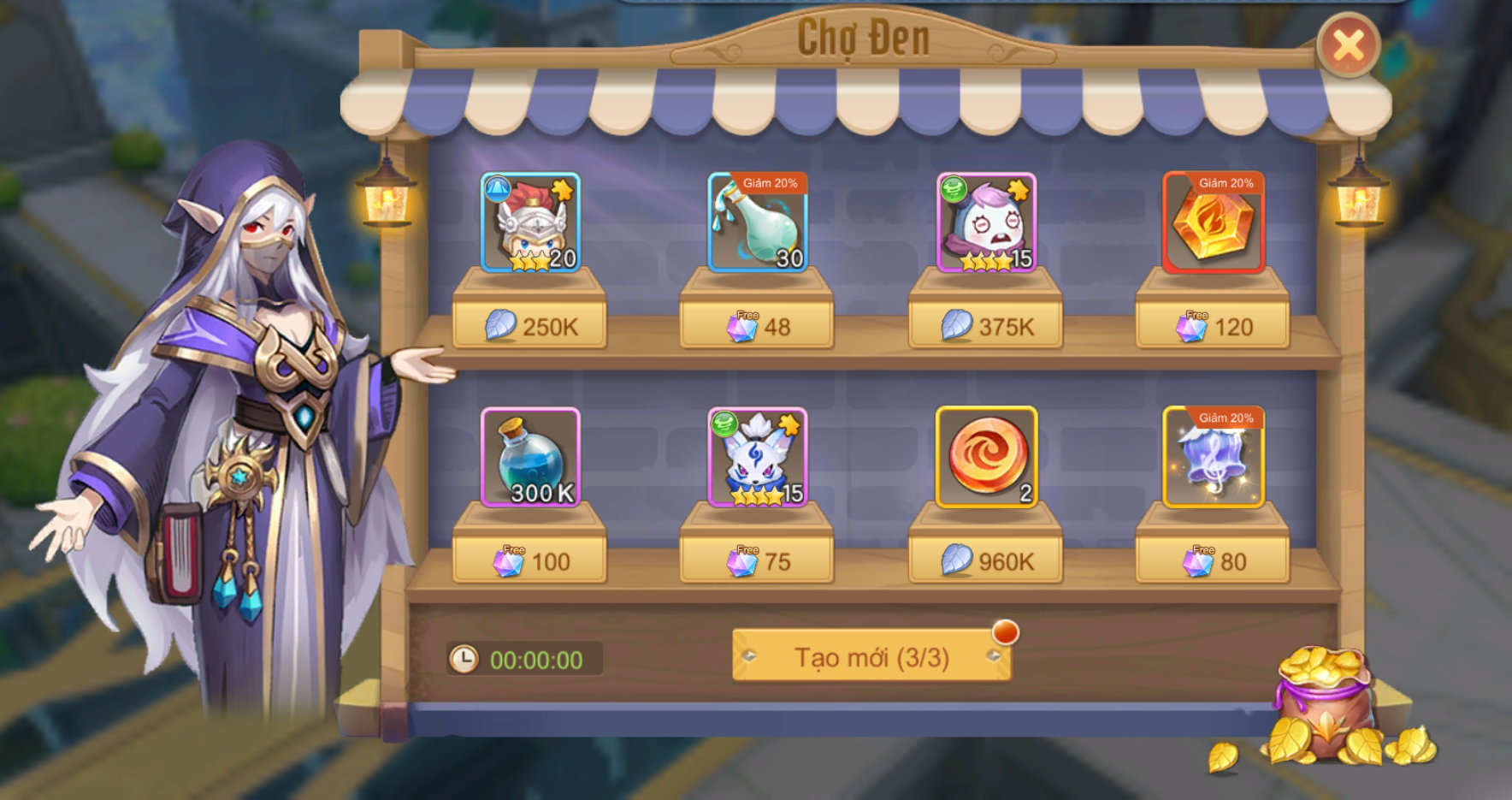Buy the swirl orb for 960K

pos(986,562)
